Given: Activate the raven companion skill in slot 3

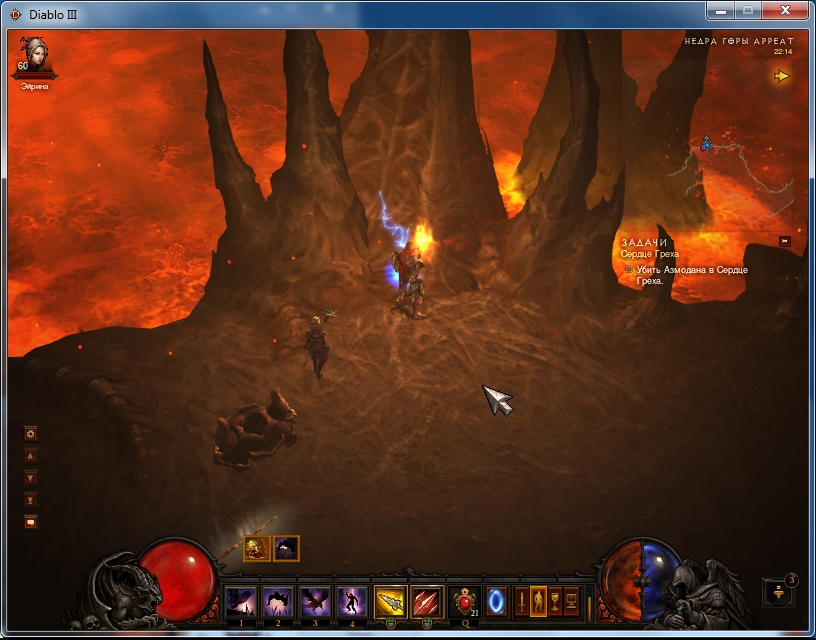Looking at the screenshot, I should tap(314, 602).
